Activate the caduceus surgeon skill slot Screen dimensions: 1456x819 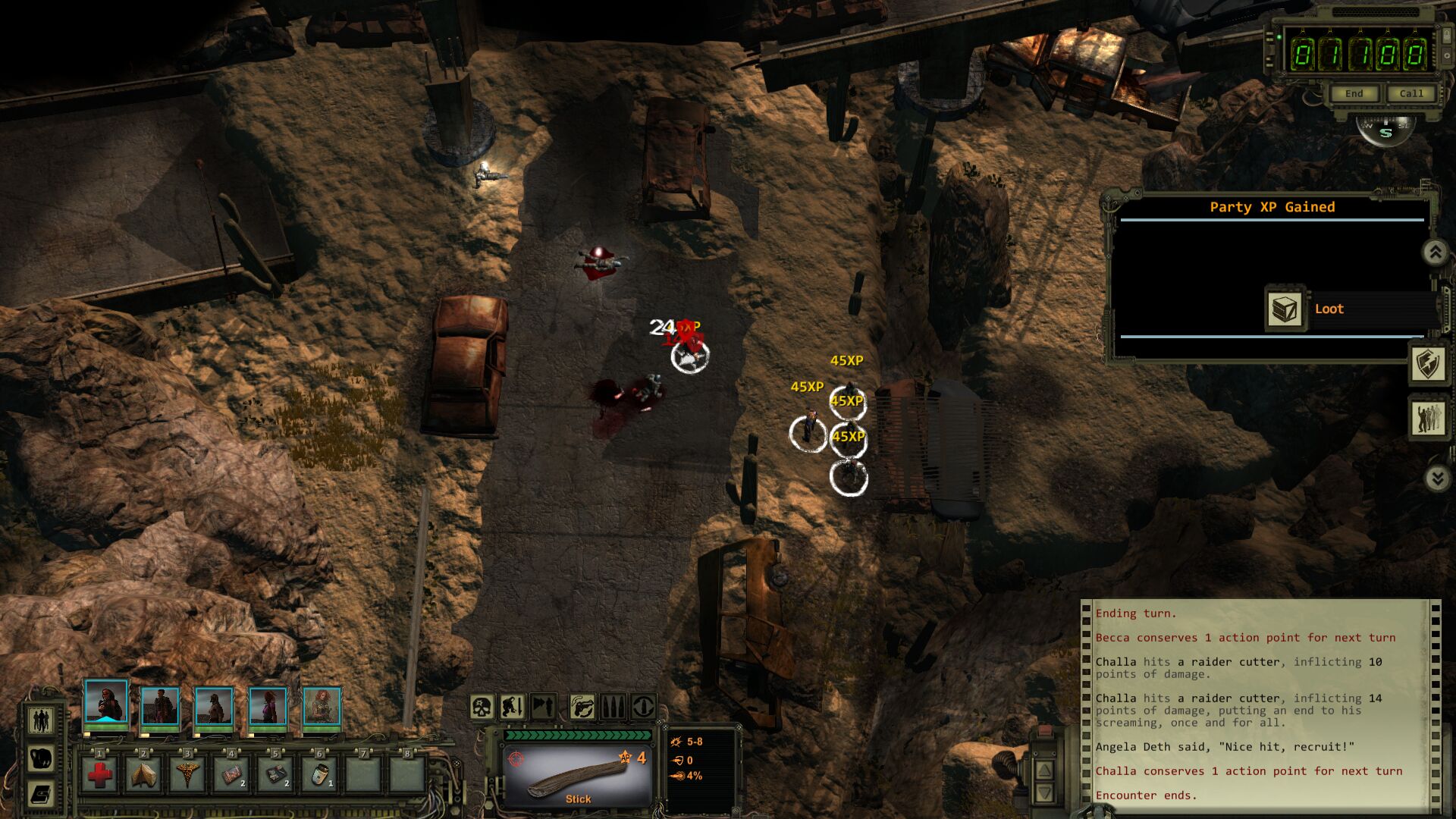187,775
